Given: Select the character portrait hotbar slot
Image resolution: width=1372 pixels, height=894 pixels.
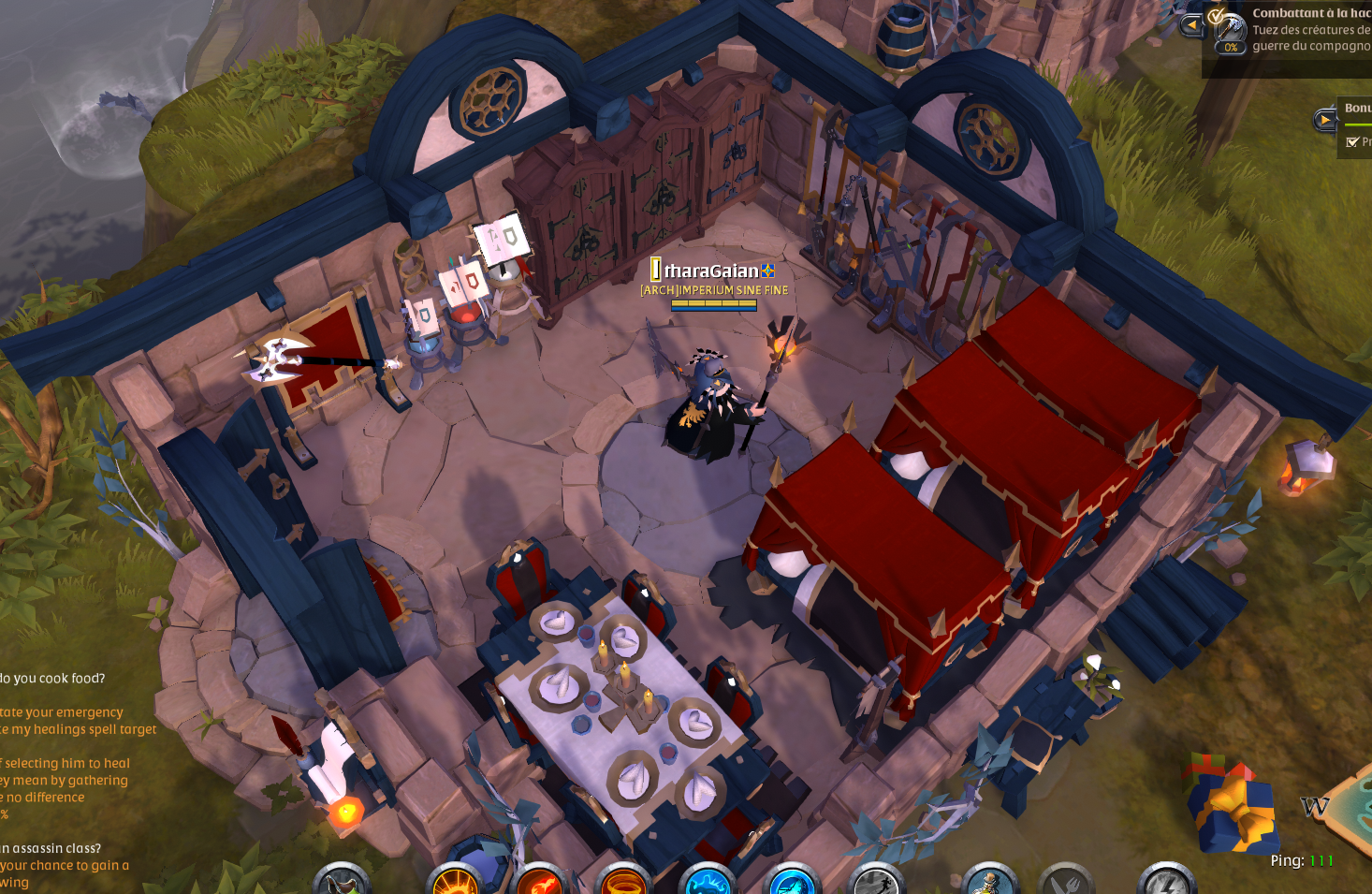Looking at the screenshot, I should (x=989, y=882).
